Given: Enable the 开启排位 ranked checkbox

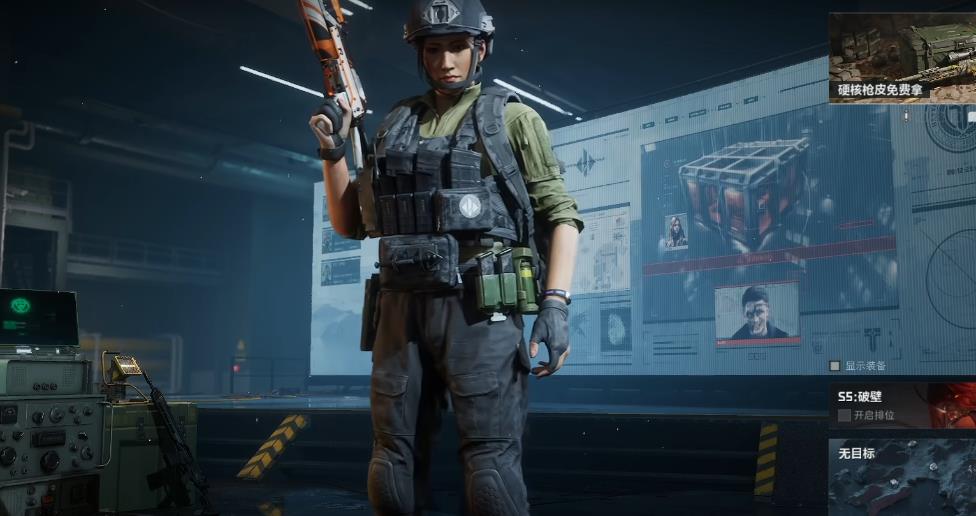Looking at the screenshot, I should (845, 415).
